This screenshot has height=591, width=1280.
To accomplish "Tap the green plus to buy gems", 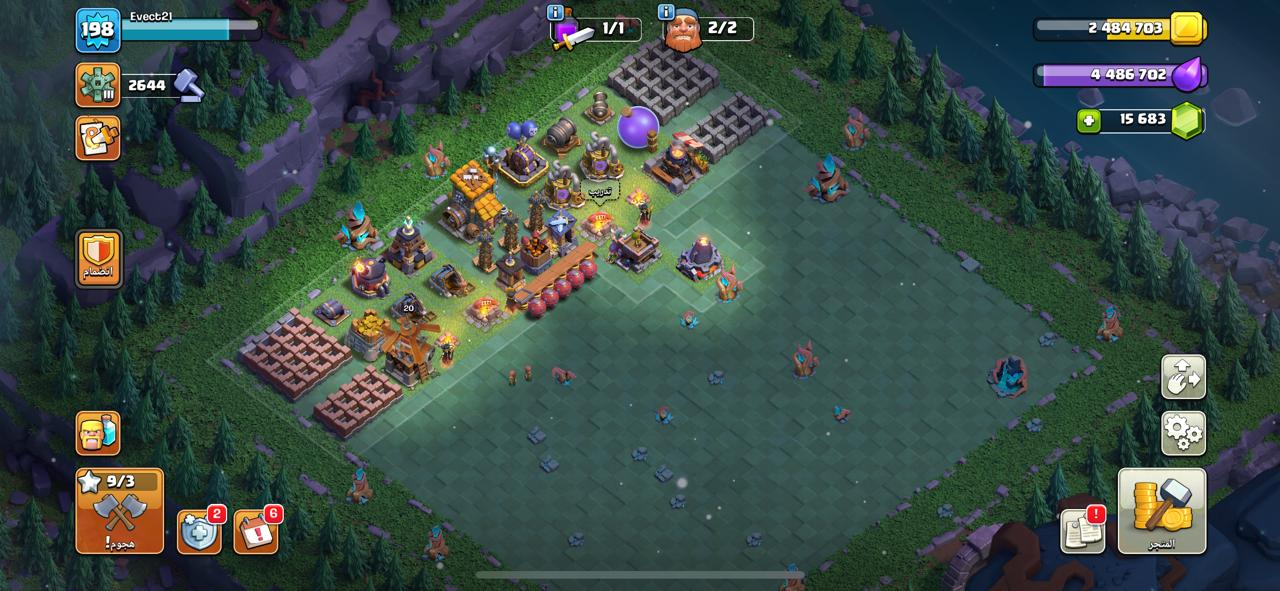I will 1090,121.
